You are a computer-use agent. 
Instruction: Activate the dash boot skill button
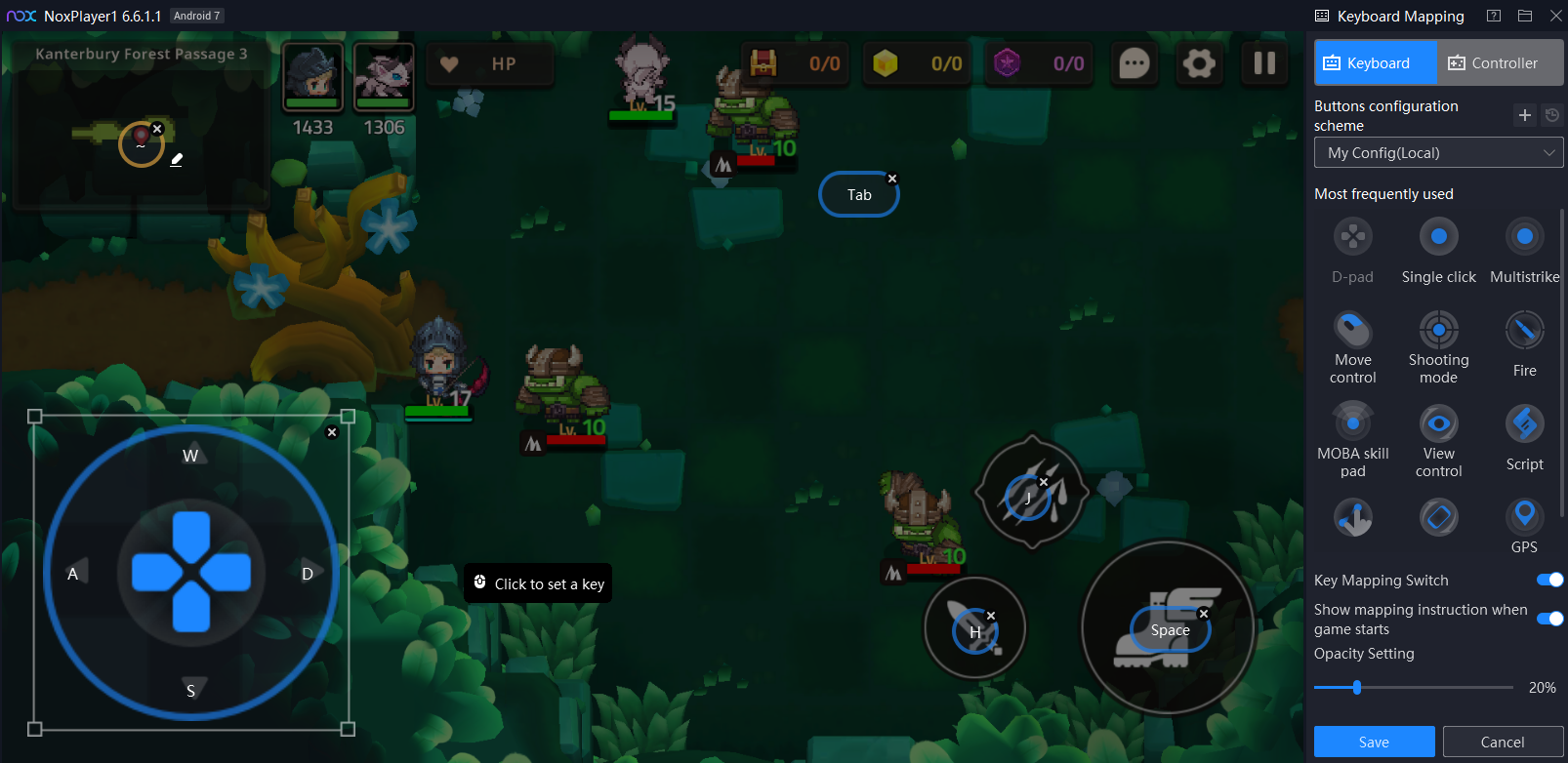(x=1168, y=628)
